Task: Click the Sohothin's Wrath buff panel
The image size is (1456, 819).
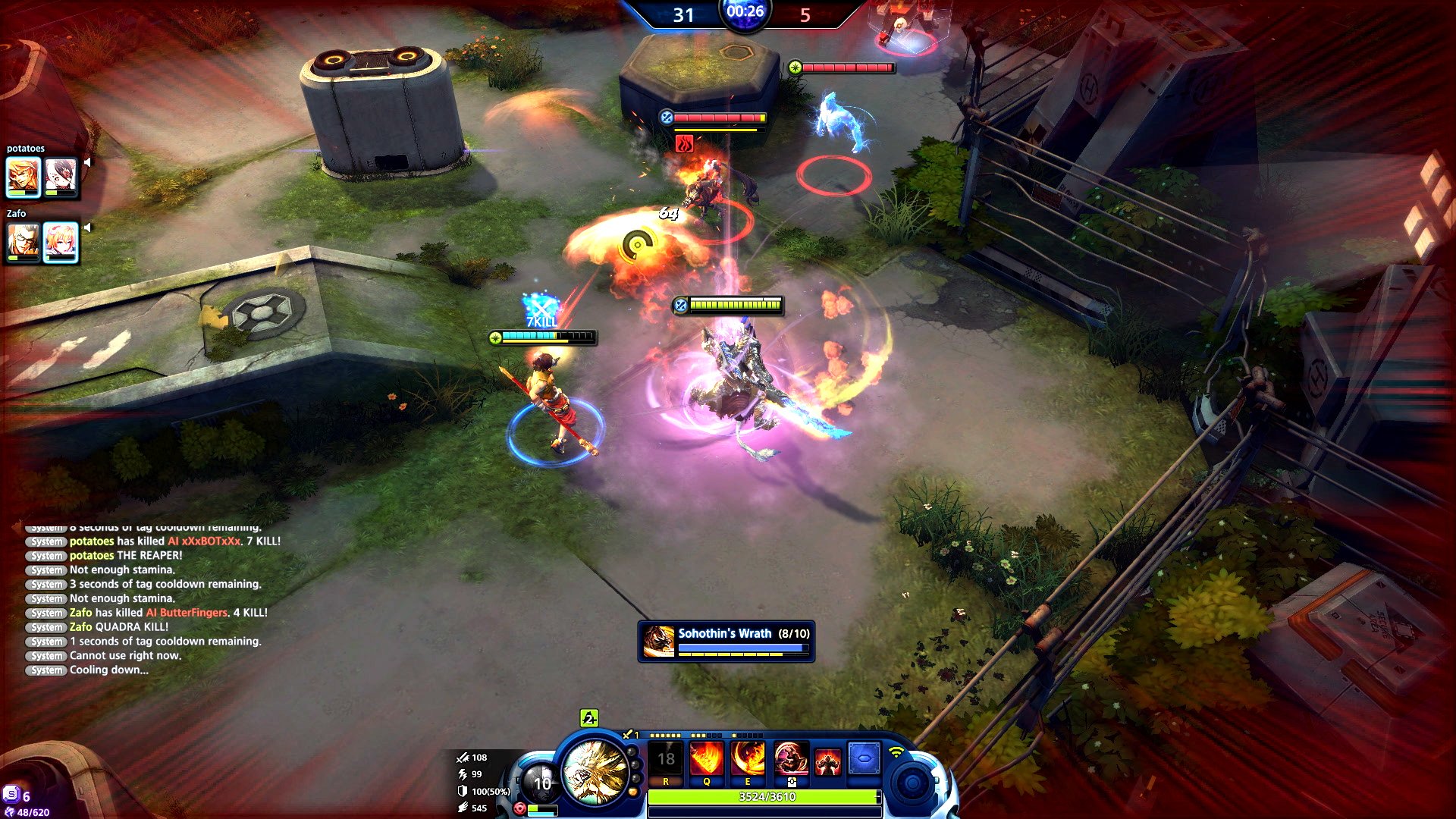Action: (726, 642)
